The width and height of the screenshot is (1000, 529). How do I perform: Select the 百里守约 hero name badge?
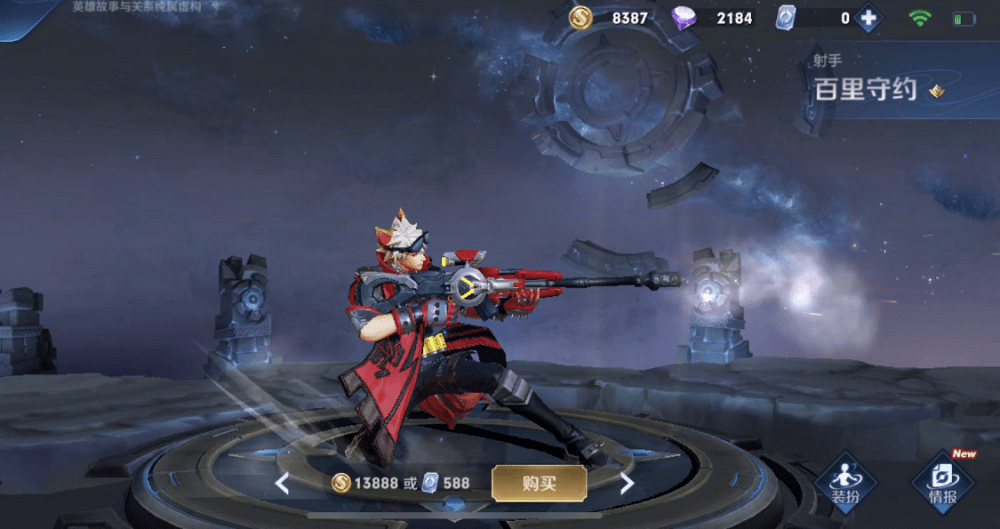(866, 89)
